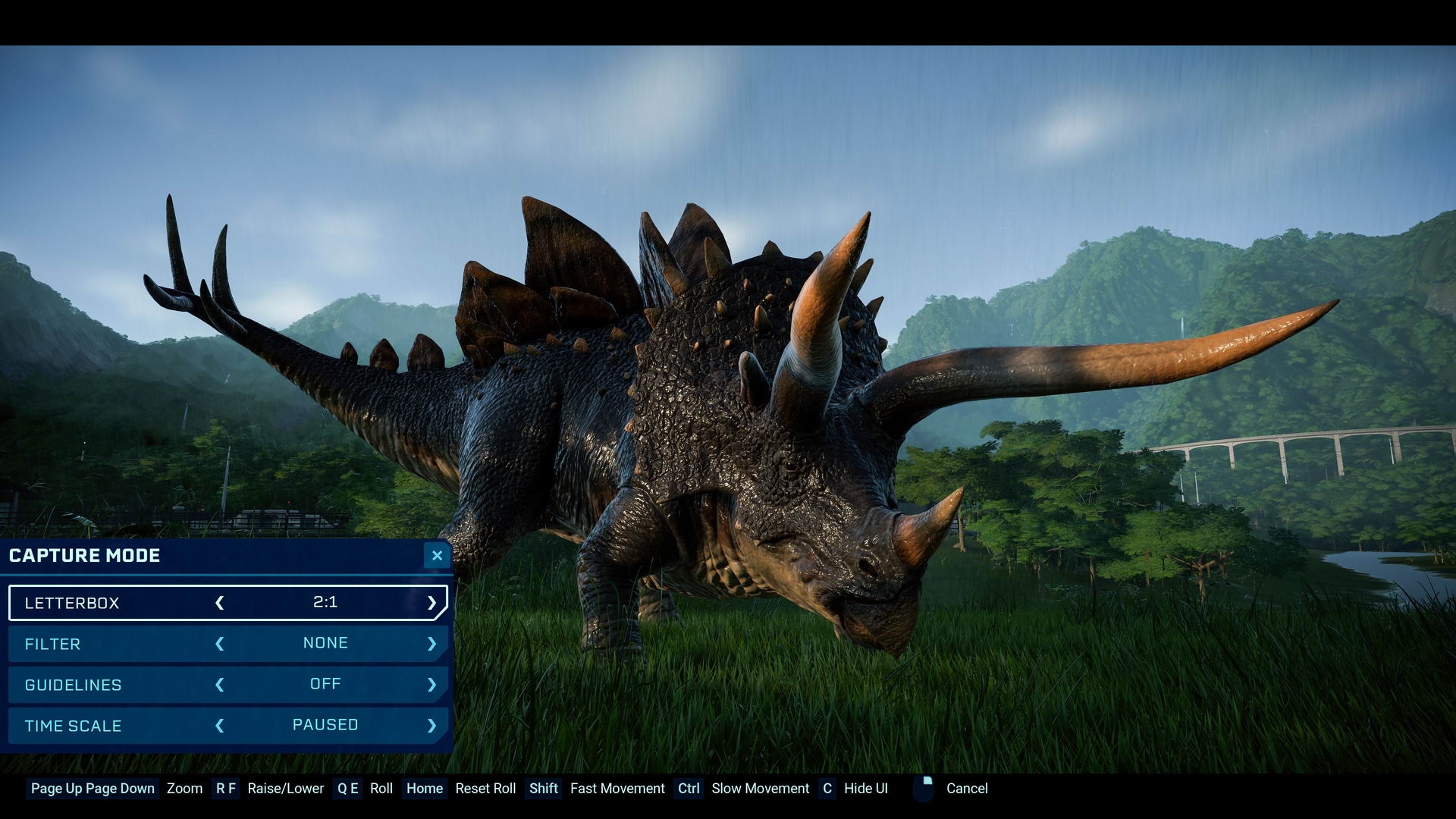The image size is (1456, 819).
Task: Close the Capture Mode panel
Action: [437, 556]
